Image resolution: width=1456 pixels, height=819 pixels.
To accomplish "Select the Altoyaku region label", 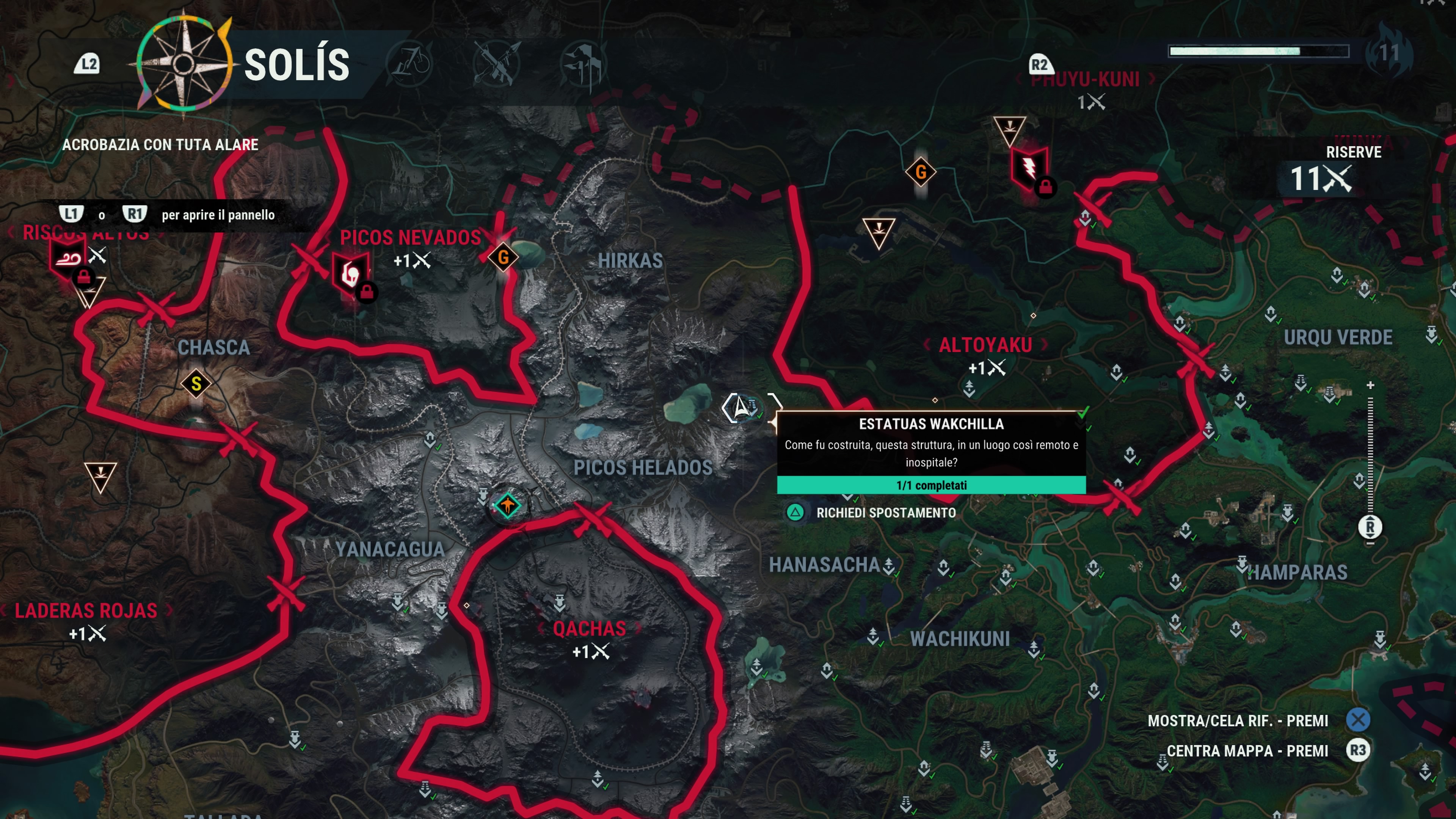I will 985,345.
